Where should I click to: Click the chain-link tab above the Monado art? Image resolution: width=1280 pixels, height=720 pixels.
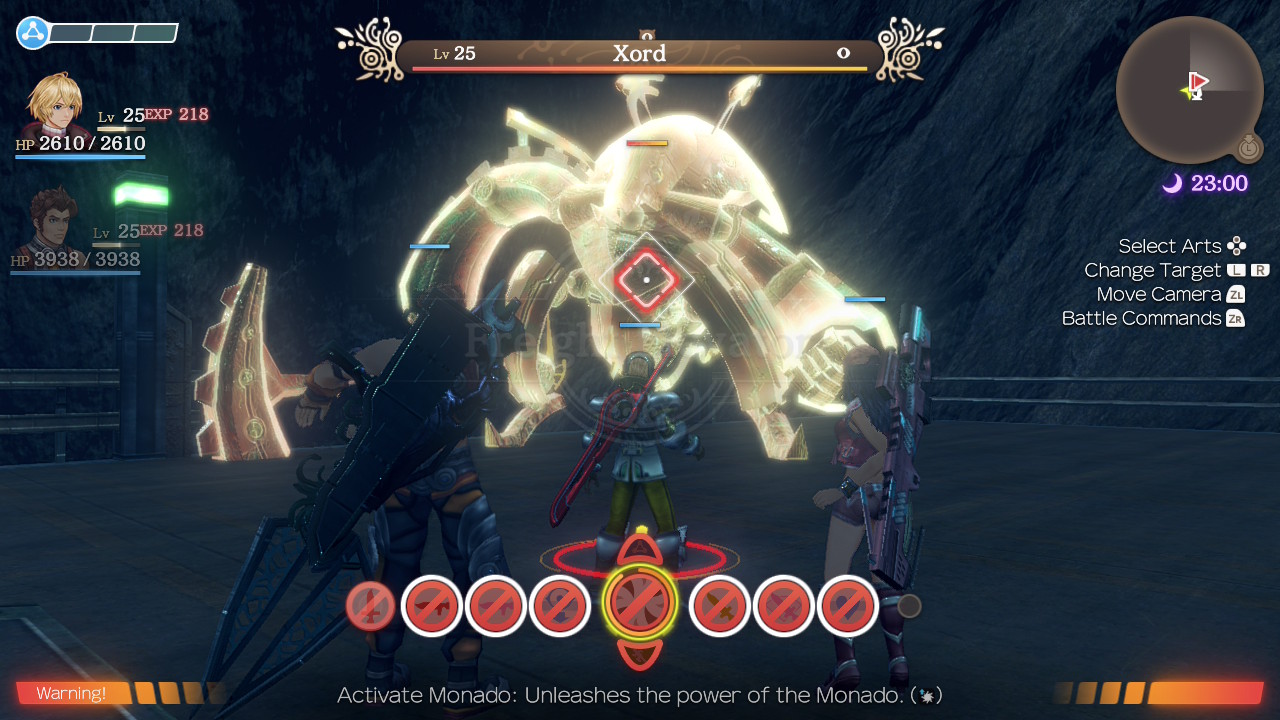pos(639,549)
